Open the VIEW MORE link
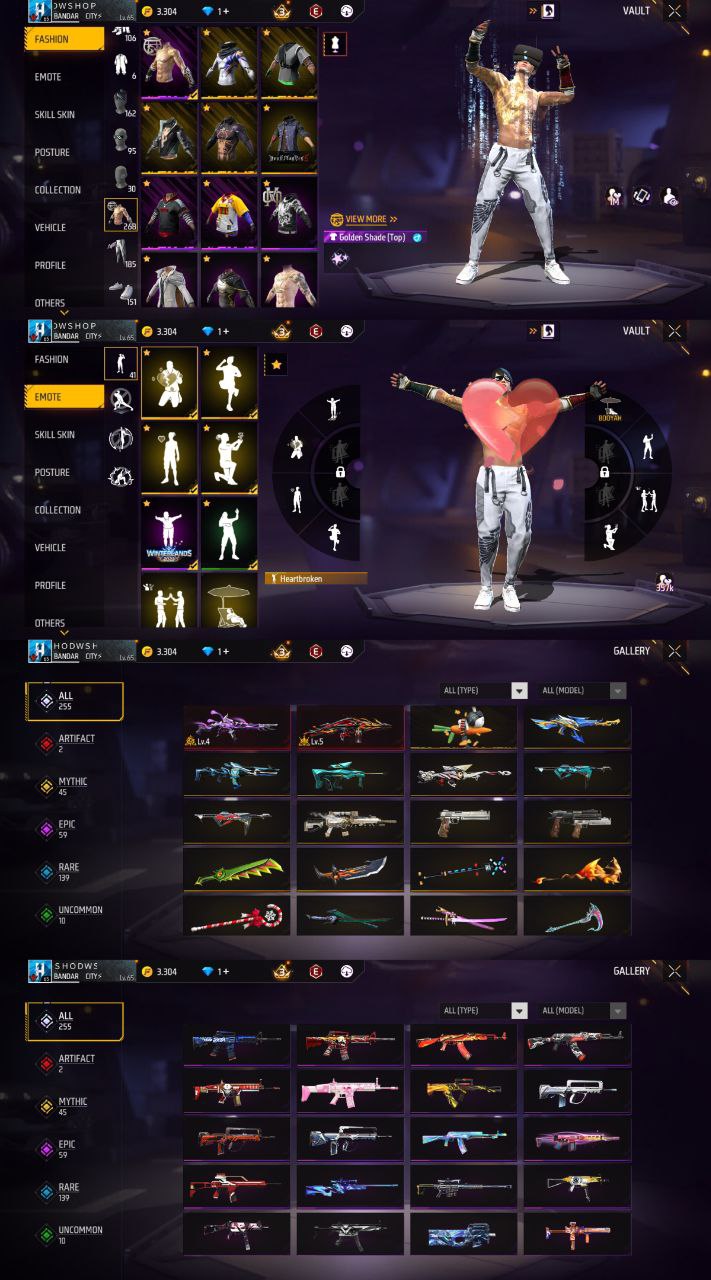Image resolution: width=711 pixels, height=1280 pixels. tap(364, 219)
